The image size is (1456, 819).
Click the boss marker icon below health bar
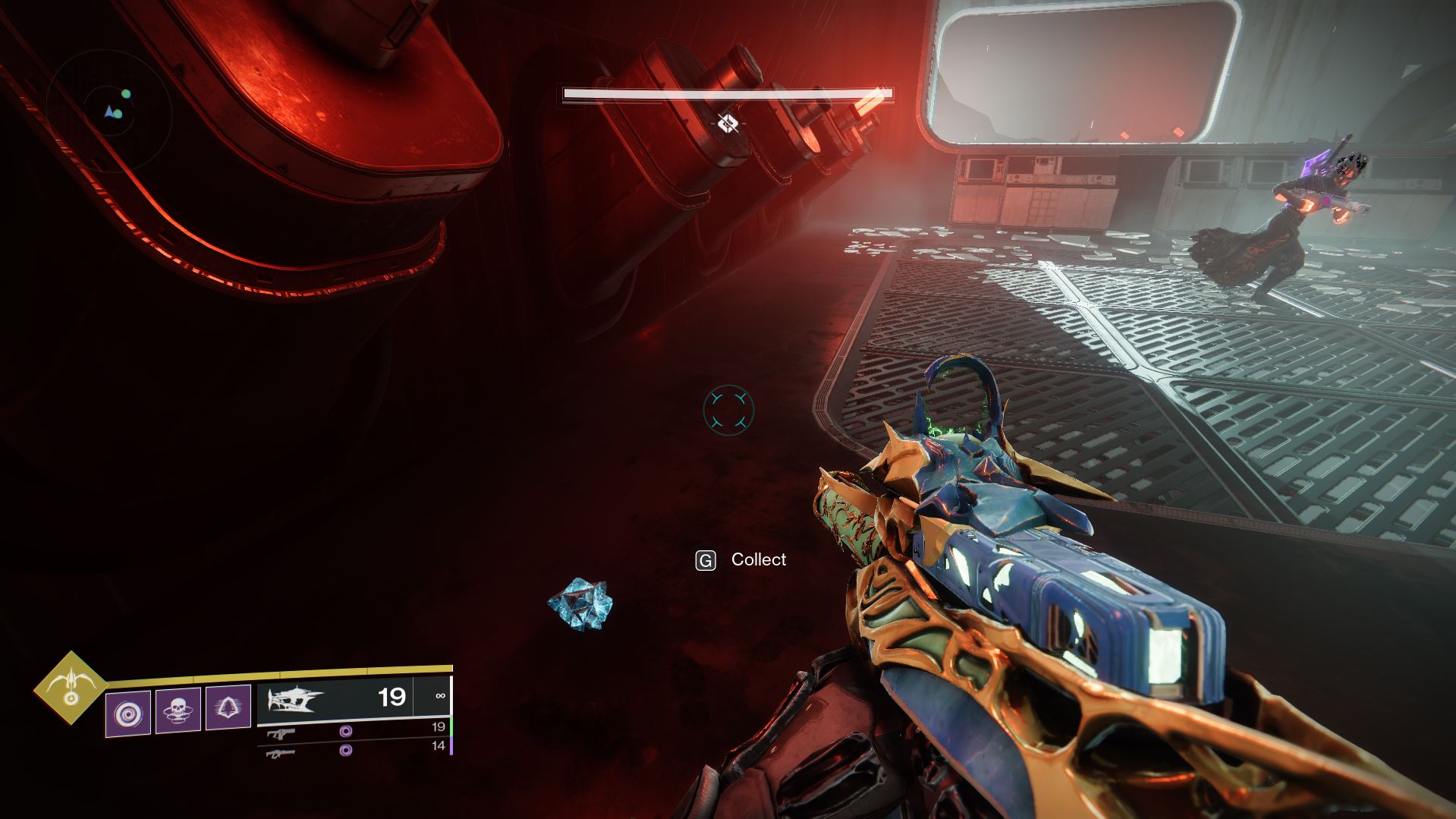pyautogui.click(x=728, y=123)
